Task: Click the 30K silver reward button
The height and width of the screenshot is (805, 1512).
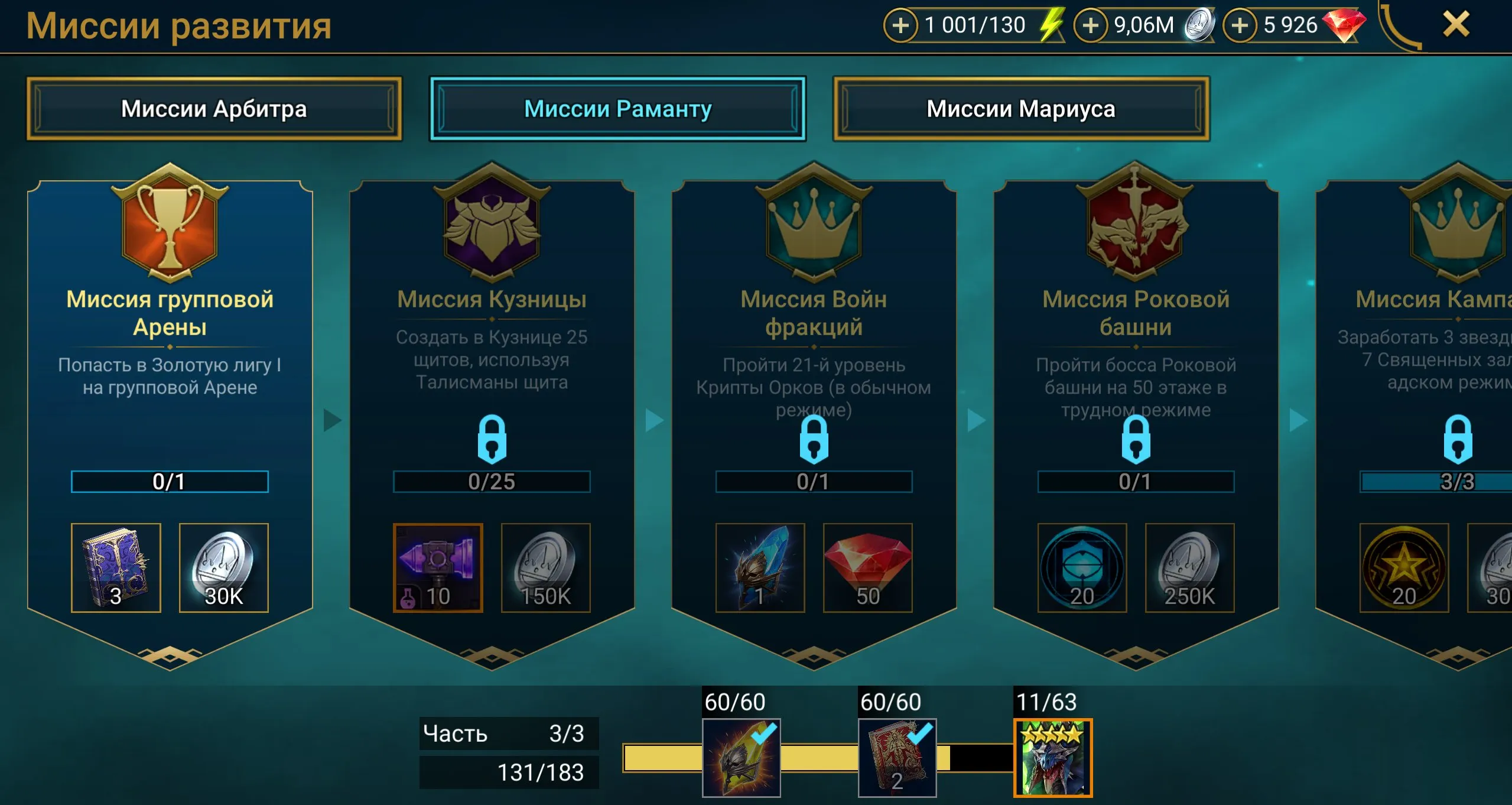Action: [223, 567]
